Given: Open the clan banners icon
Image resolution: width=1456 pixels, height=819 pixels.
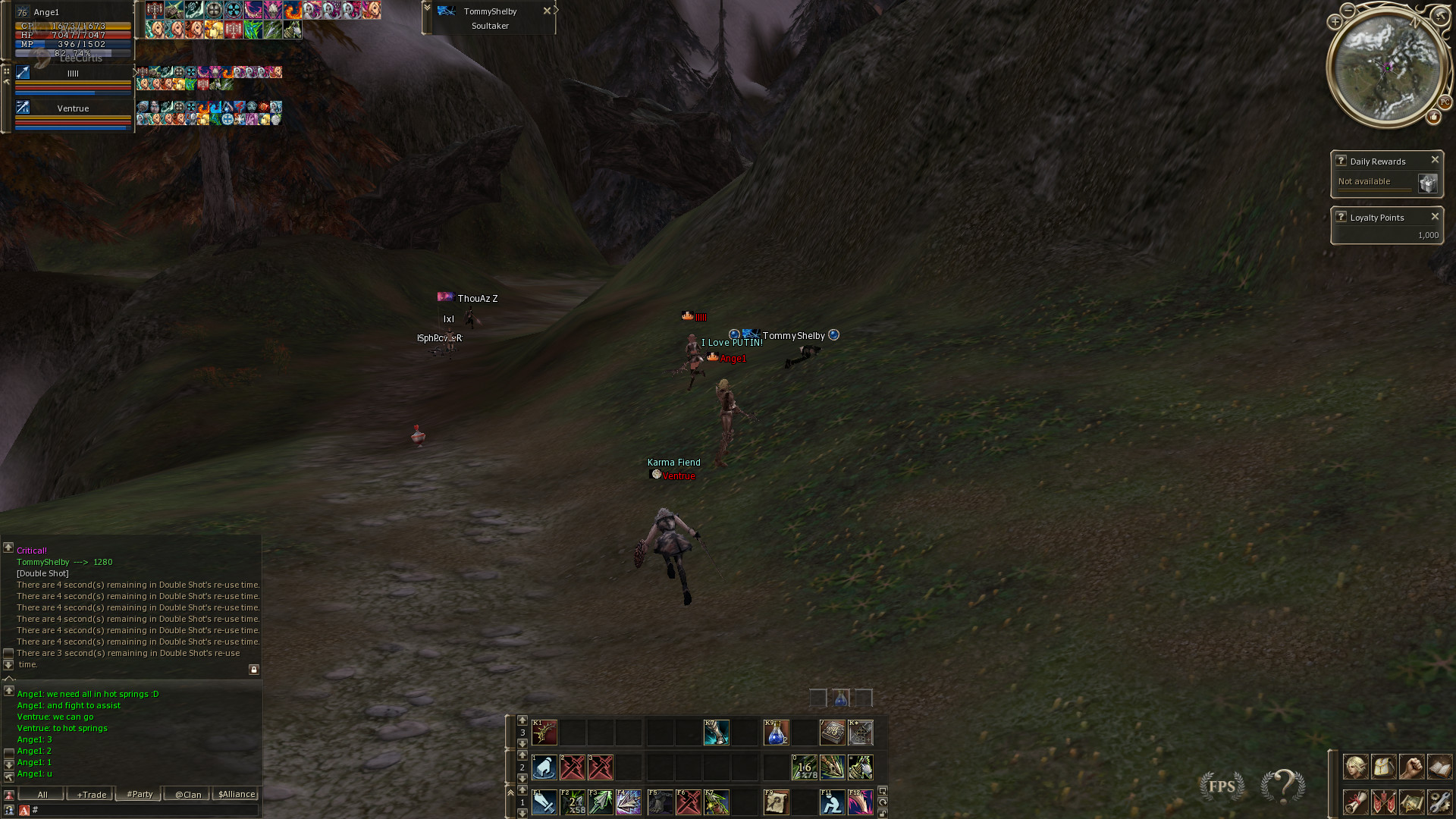Looking at the screenshot, I should (1383, 802).
